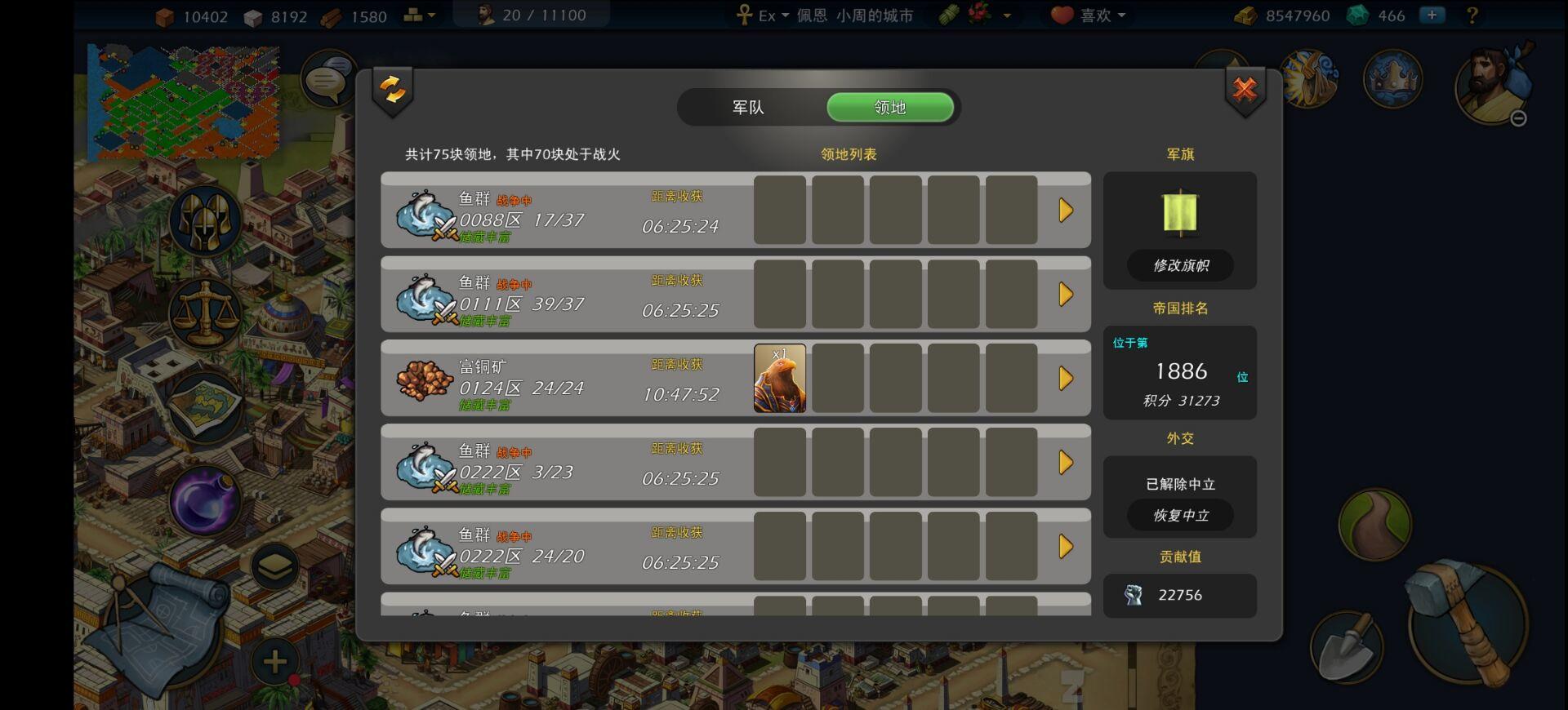Expand the 富铜矿 0124区 territory entry
The height and width of the screenshot is (710, 1568).
coord(1066,378)
